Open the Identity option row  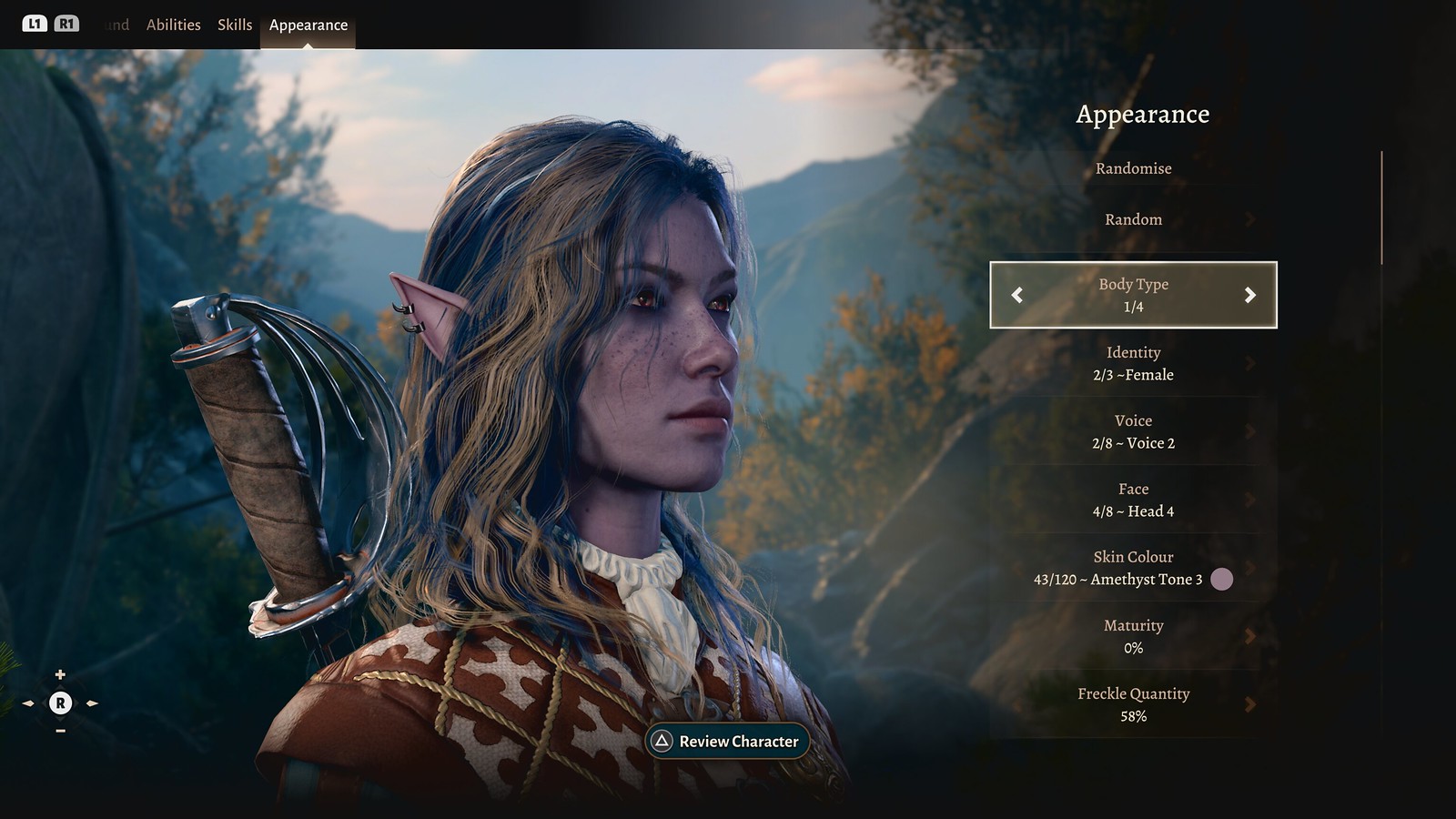click(1133, 363)
